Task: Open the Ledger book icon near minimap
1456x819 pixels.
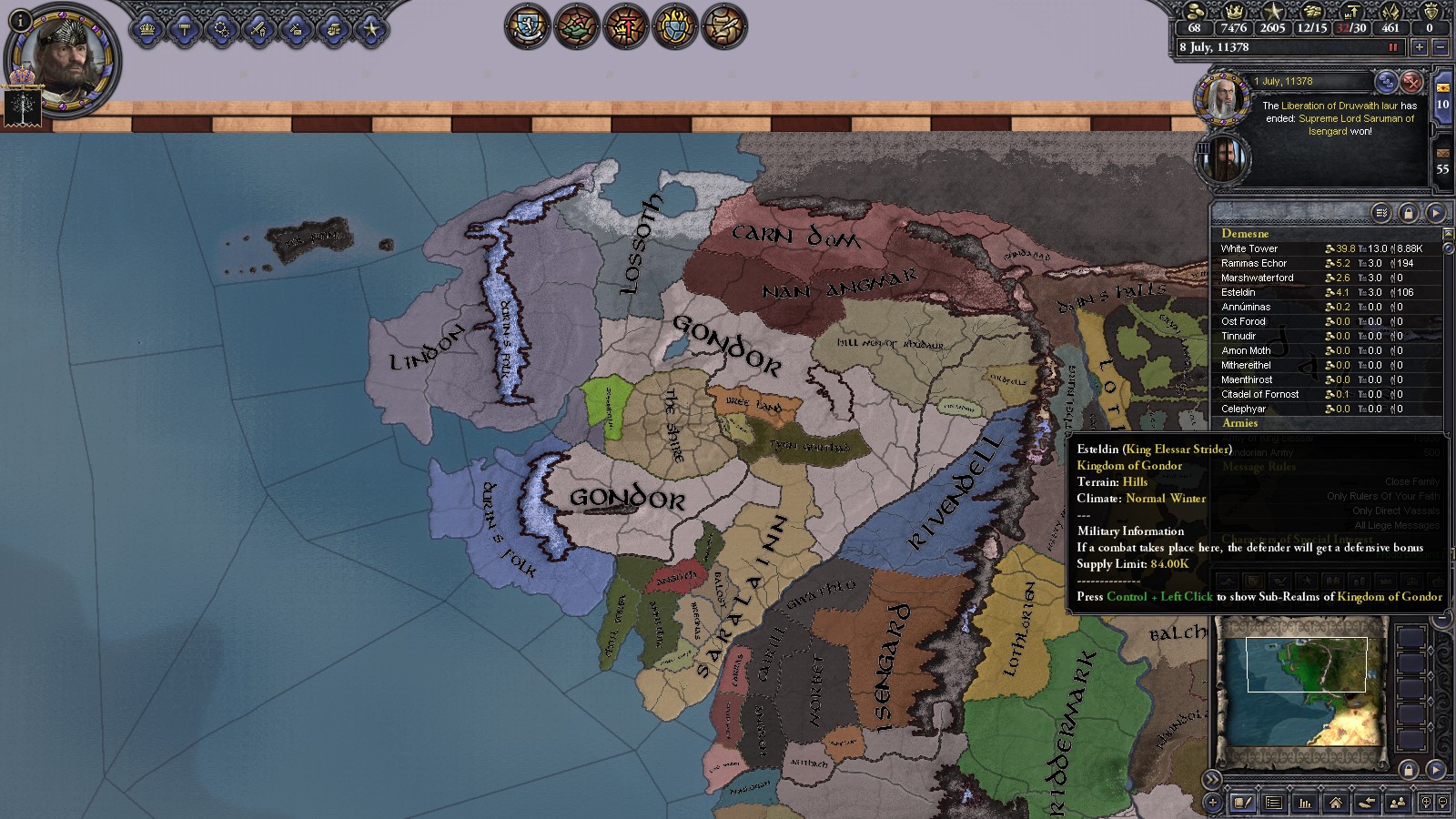Action: click(1242, 804)
